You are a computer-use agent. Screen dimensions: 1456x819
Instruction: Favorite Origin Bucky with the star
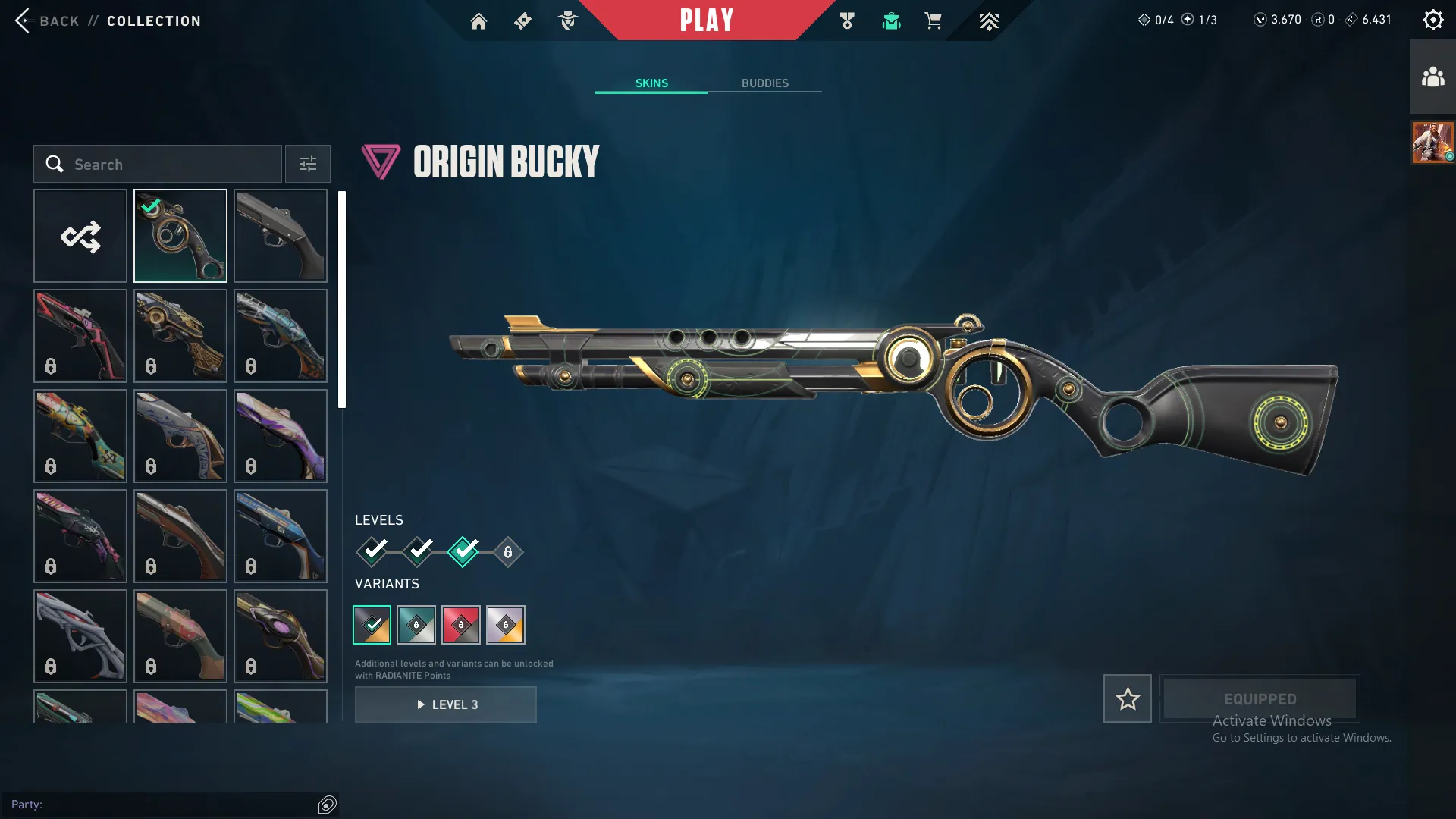click(1127, 698)
